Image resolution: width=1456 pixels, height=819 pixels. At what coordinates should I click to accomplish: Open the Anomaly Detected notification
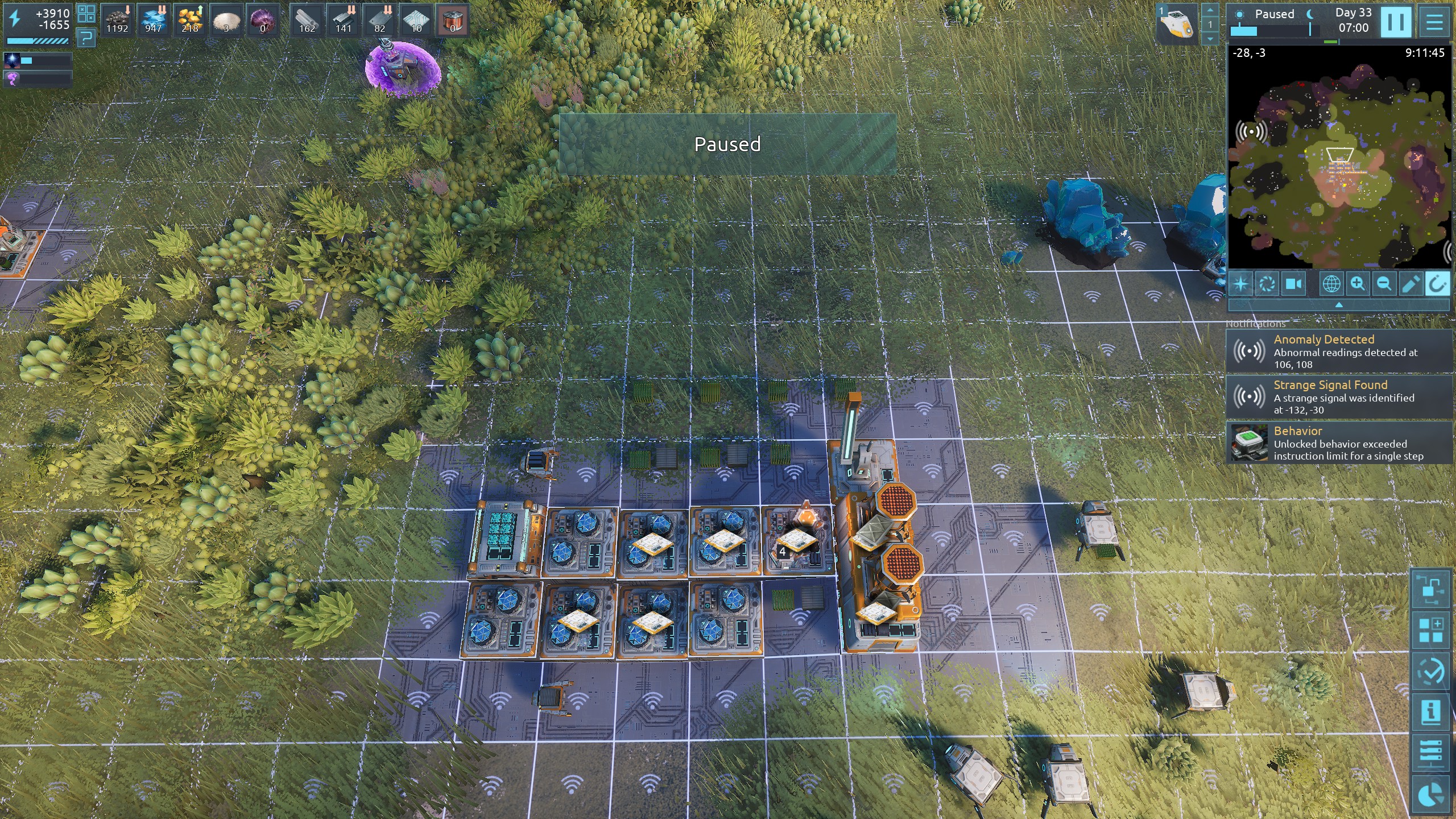pyautogui.click(x=1339, y=351)
